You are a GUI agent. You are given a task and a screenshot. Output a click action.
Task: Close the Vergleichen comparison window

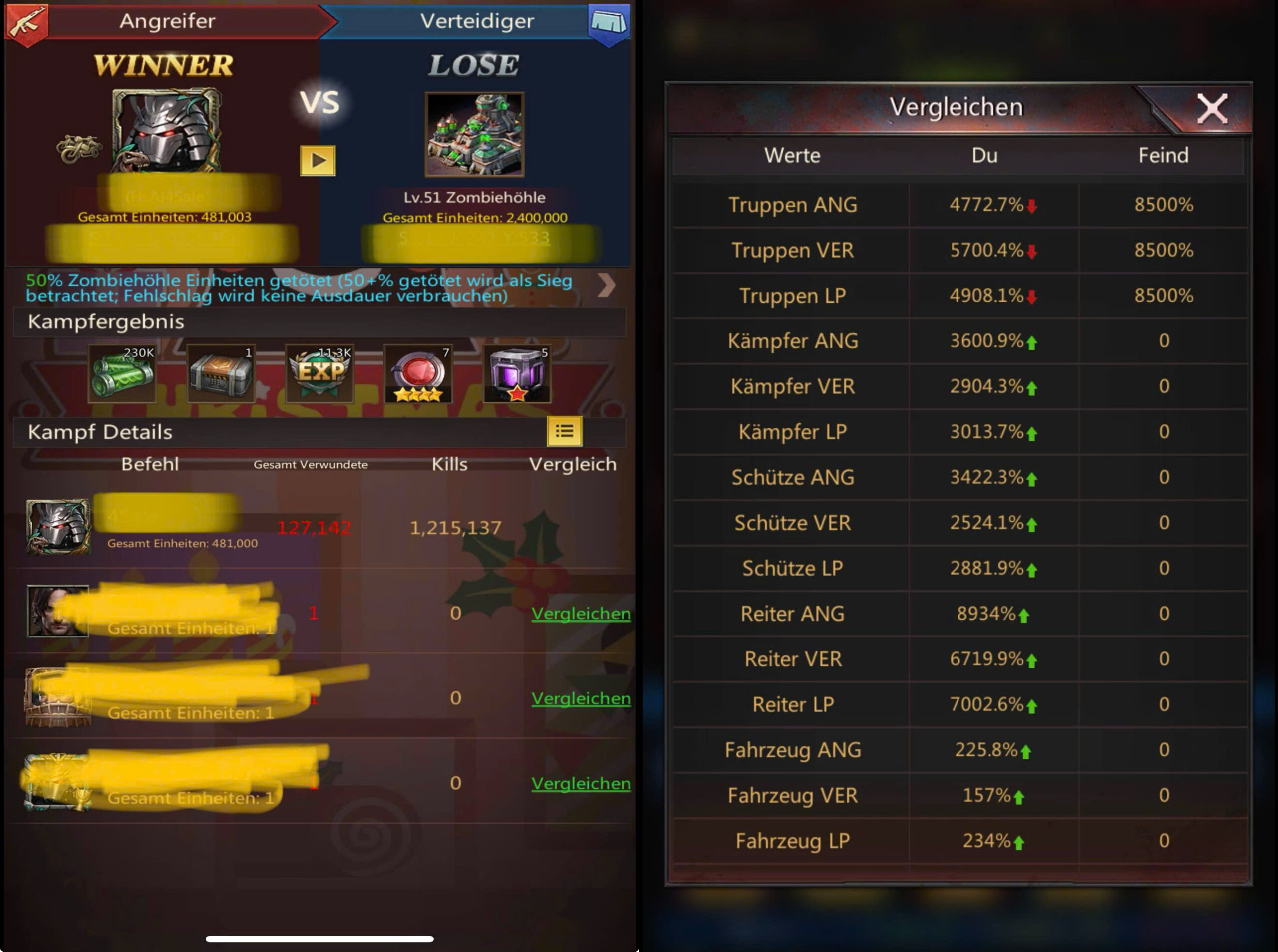(1211, 108)
